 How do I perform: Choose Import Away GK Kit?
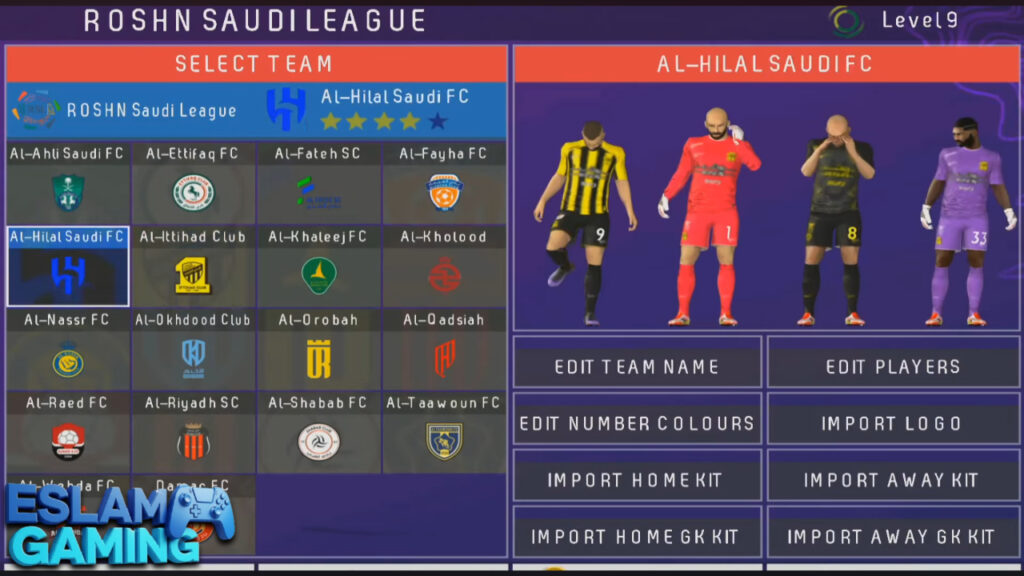click(x=893, y=536)
